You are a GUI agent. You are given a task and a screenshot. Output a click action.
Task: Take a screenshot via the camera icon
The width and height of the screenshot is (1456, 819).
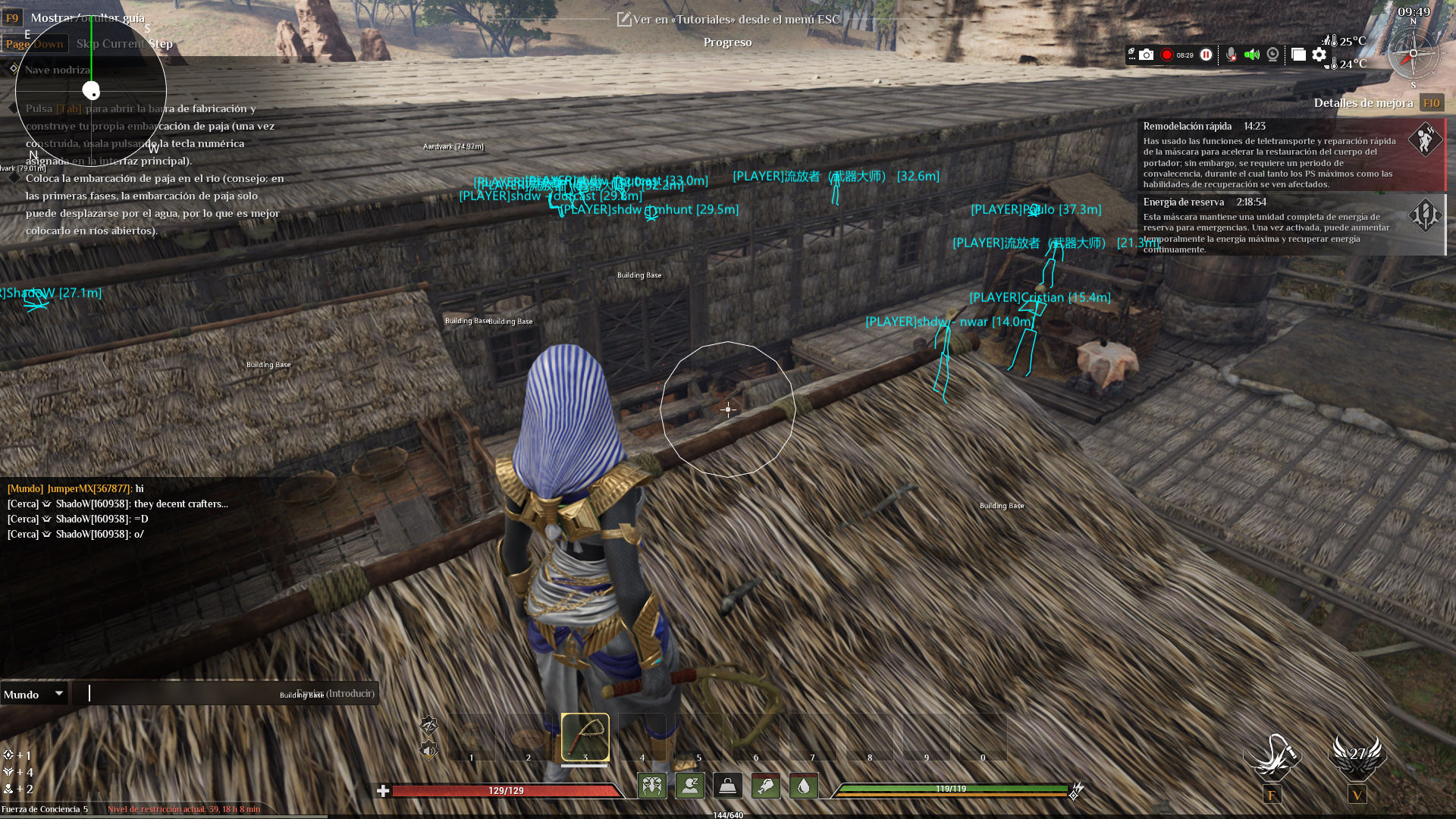[1147, 55]
